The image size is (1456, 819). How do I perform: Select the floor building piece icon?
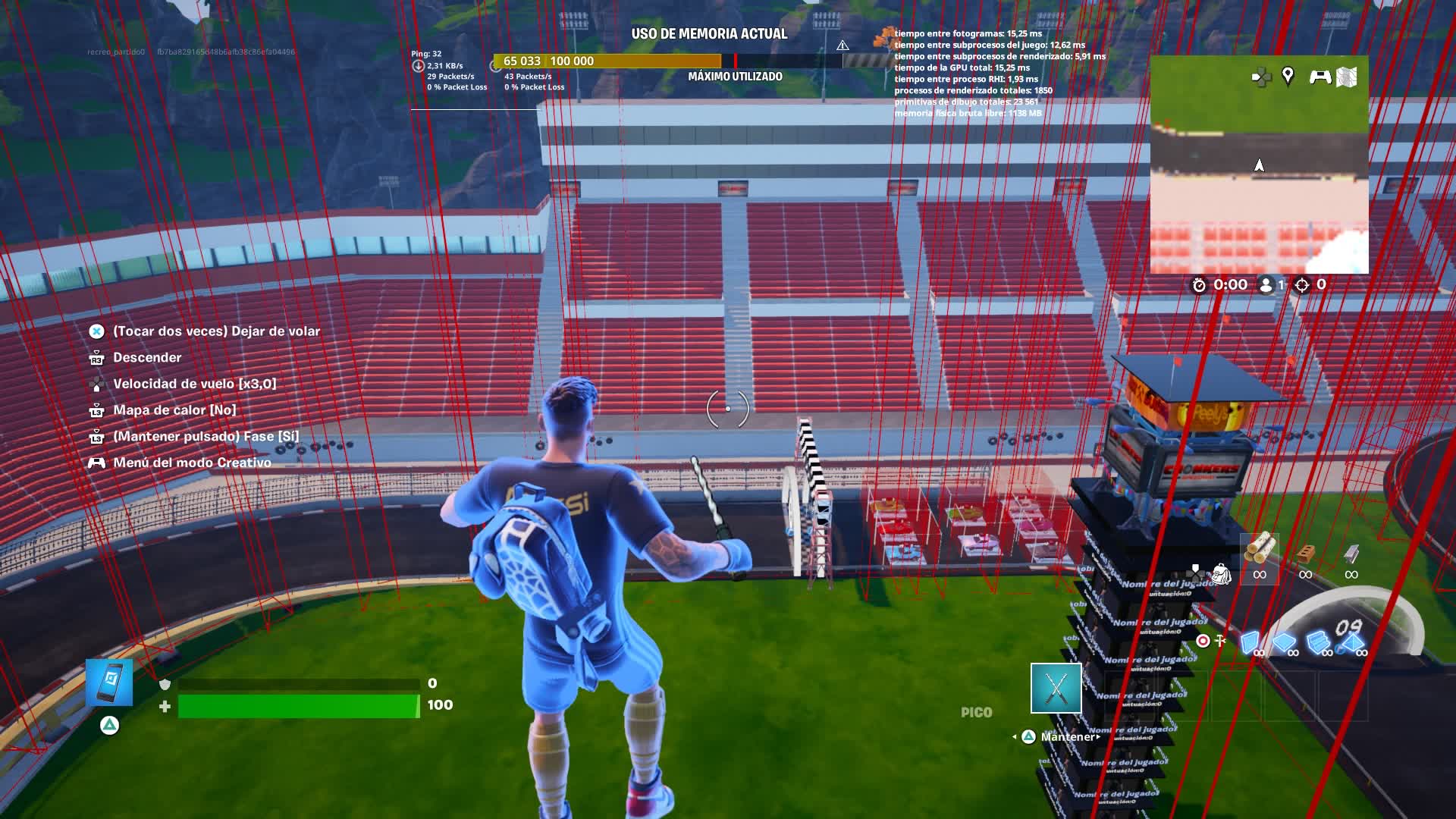click(1285, 642)
